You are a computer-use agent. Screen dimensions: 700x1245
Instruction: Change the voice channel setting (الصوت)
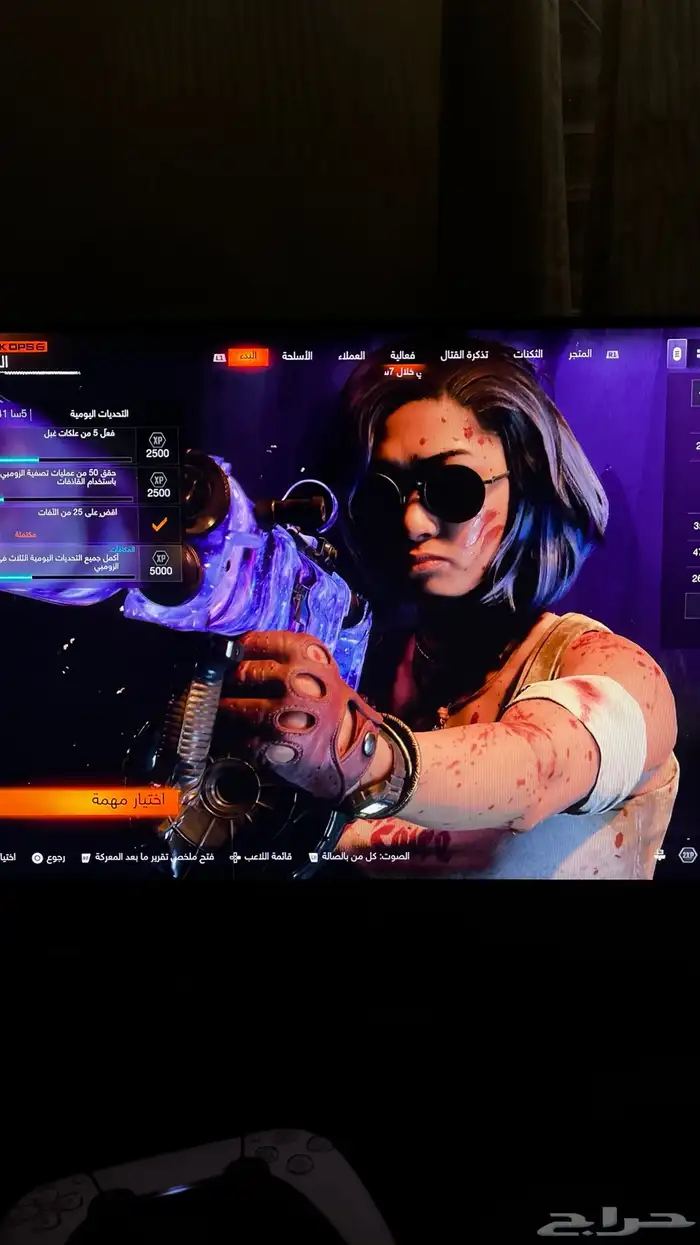click(x=360, y=857)
